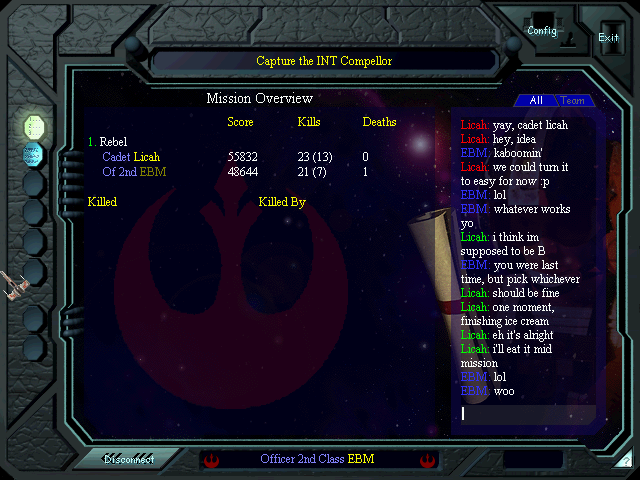The height and width of the screenshot is (480, 640).
Task: Select the blue sidebar button
Action: [x=34, y=154]
